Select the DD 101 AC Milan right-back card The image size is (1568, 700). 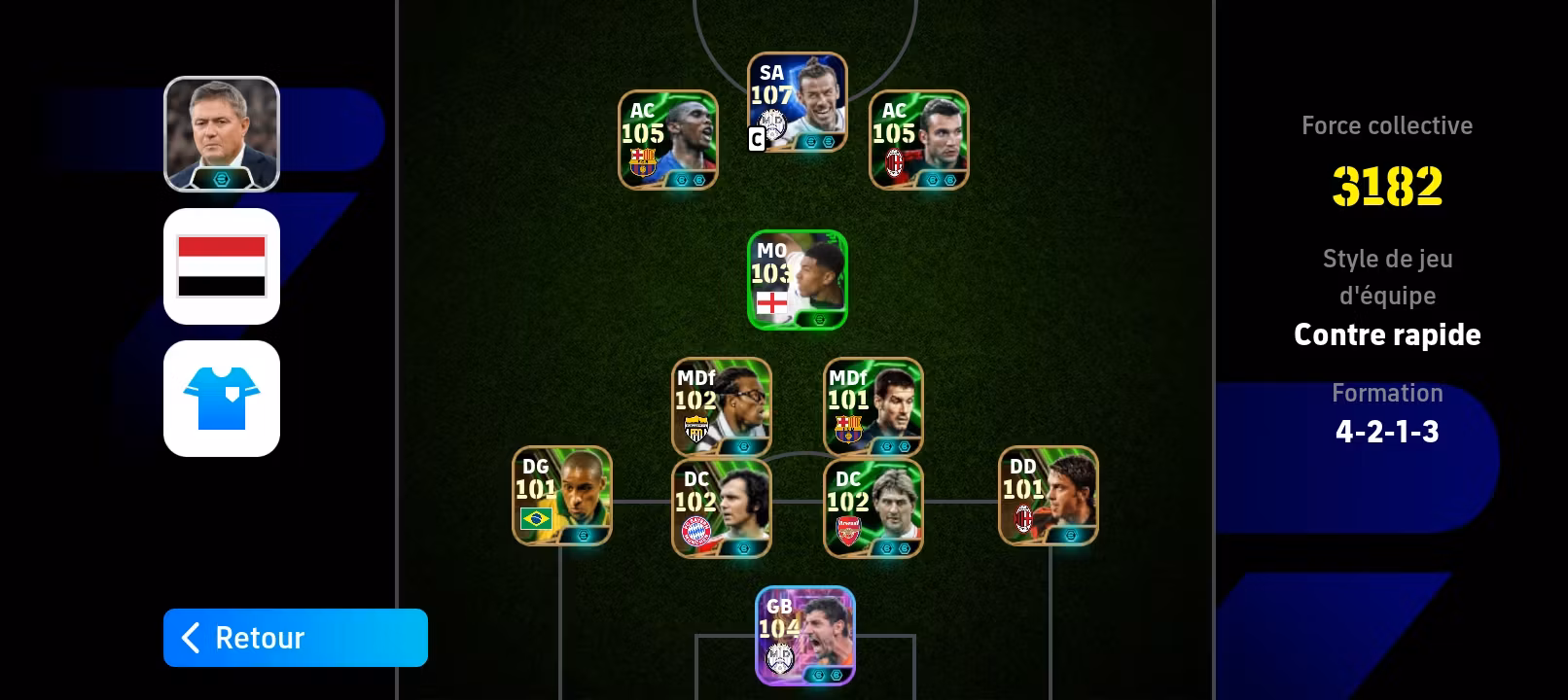click(1049, 496)
